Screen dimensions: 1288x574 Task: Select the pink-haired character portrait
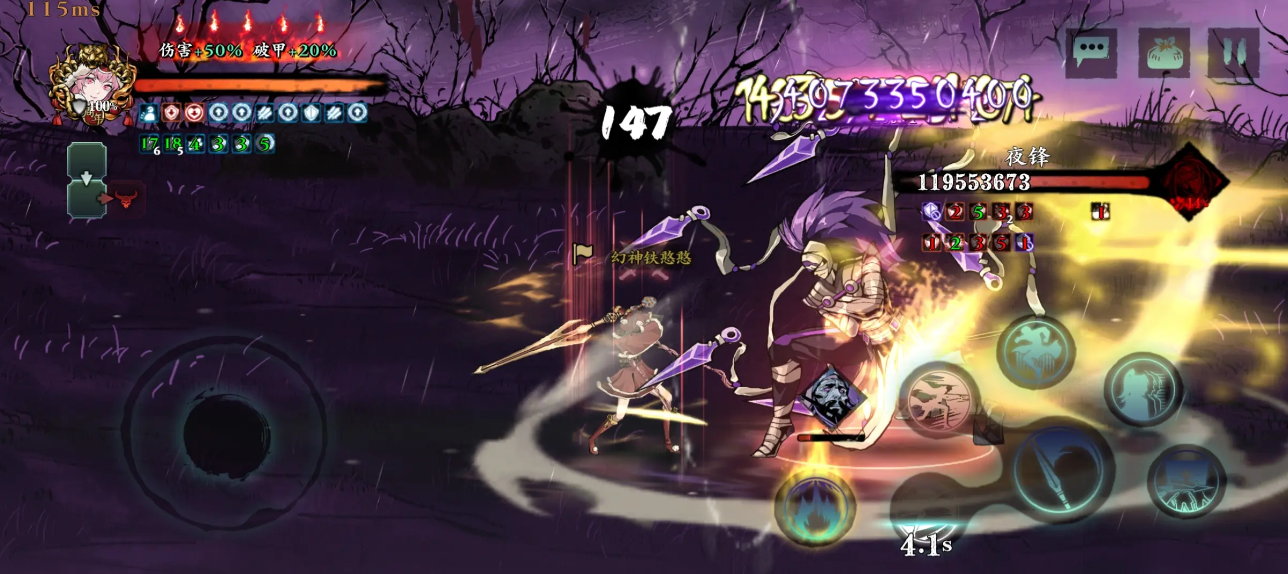click(92, 85)
